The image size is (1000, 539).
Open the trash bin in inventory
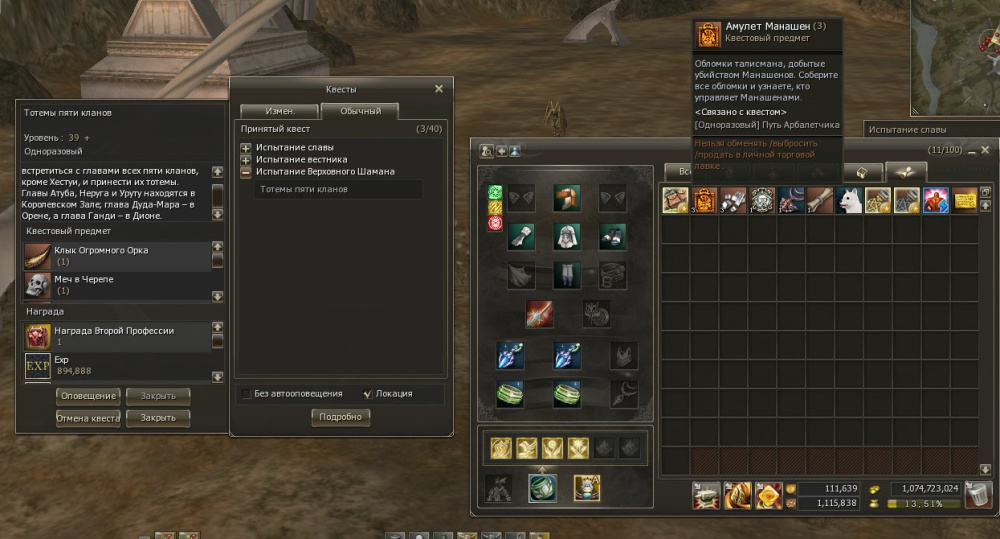coord(979,494)
